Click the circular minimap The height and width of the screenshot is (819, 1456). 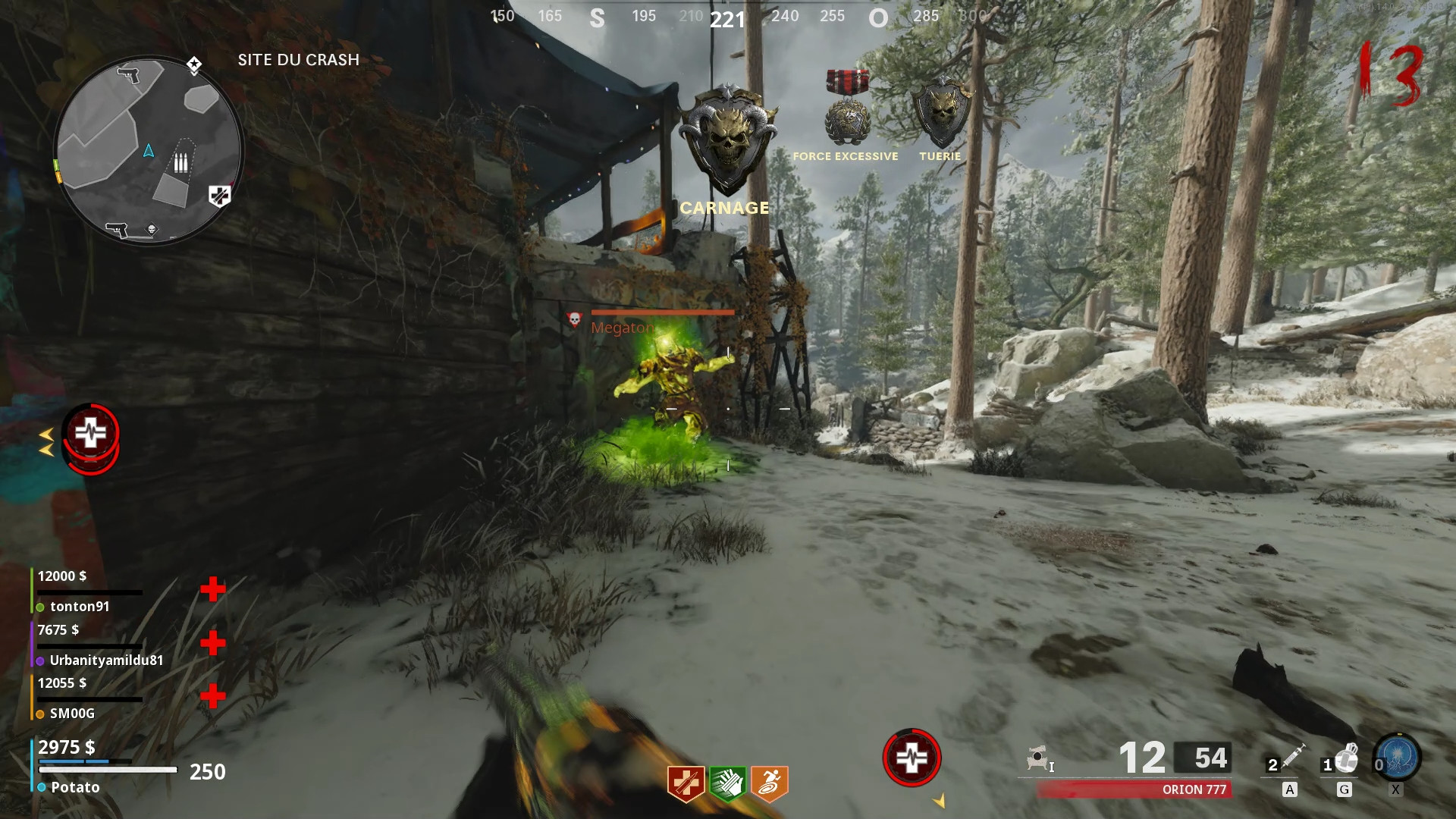pyautogui.click(x=149, y=150)
